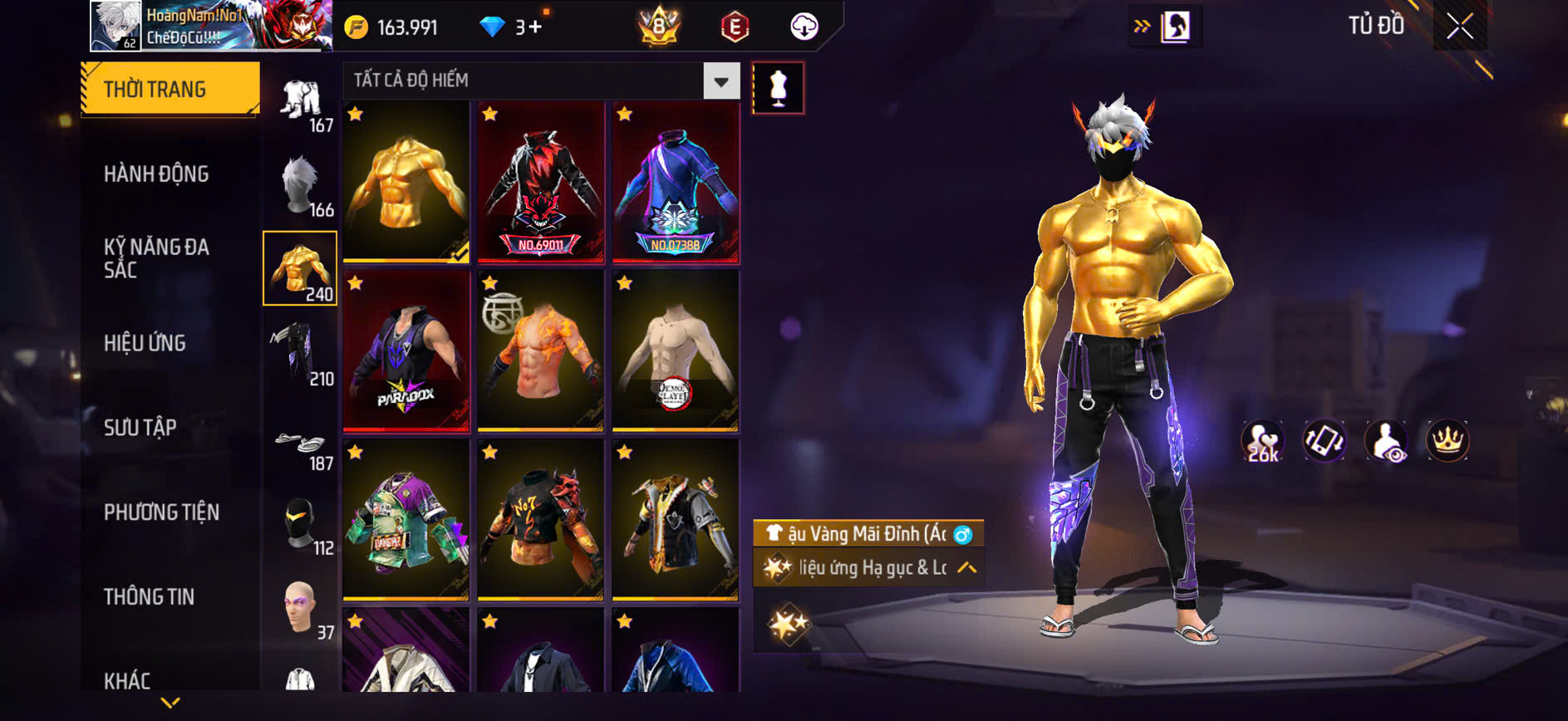Select the hairstyle category icon

[301, 184]
